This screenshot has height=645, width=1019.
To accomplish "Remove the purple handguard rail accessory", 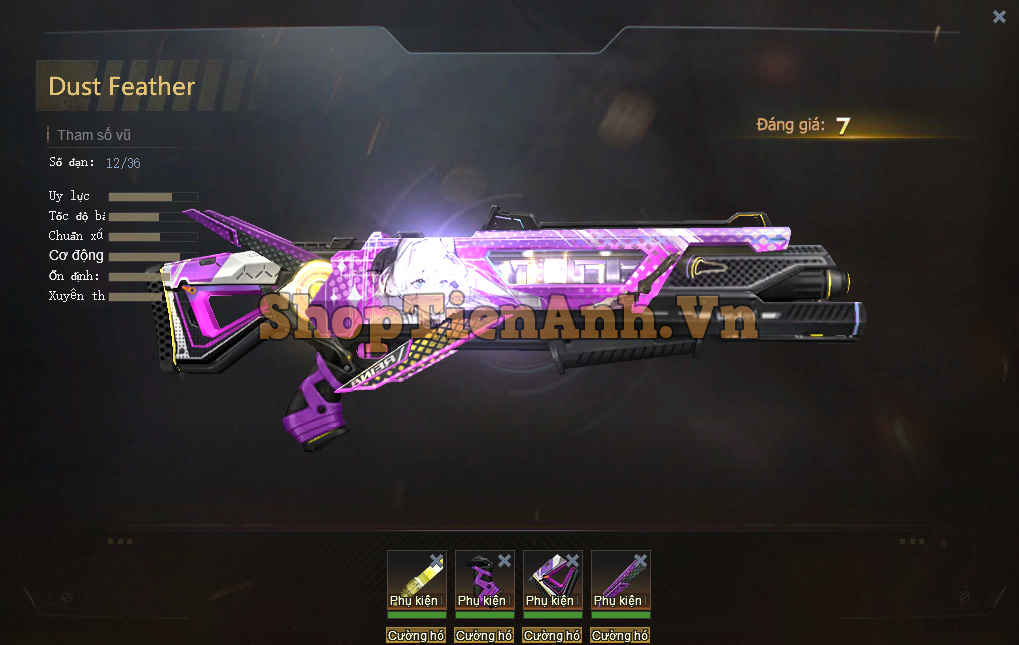I will point(640,561).
